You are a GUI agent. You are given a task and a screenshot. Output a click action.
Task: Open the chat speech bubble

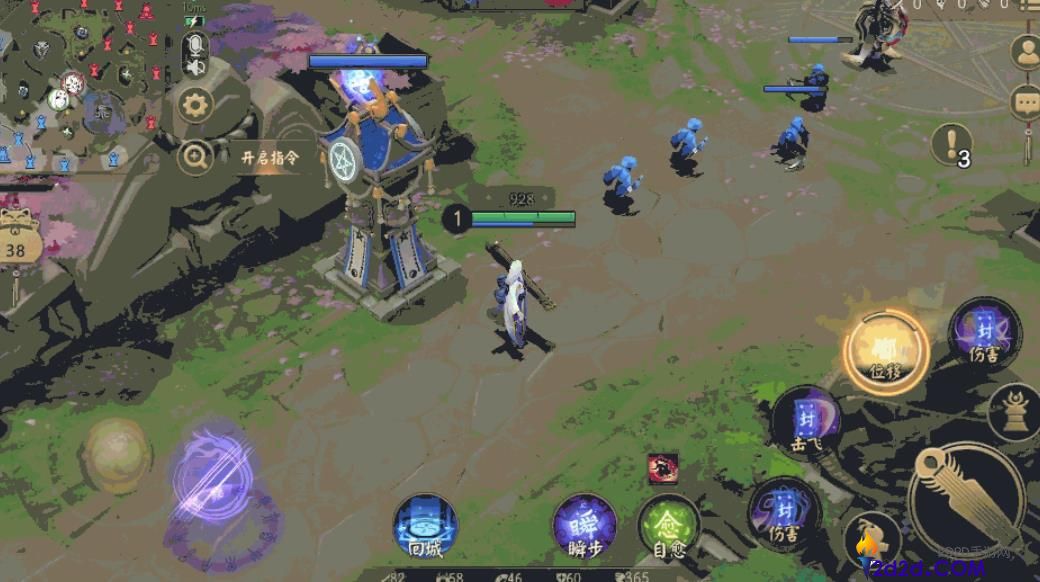(1025, 102)
